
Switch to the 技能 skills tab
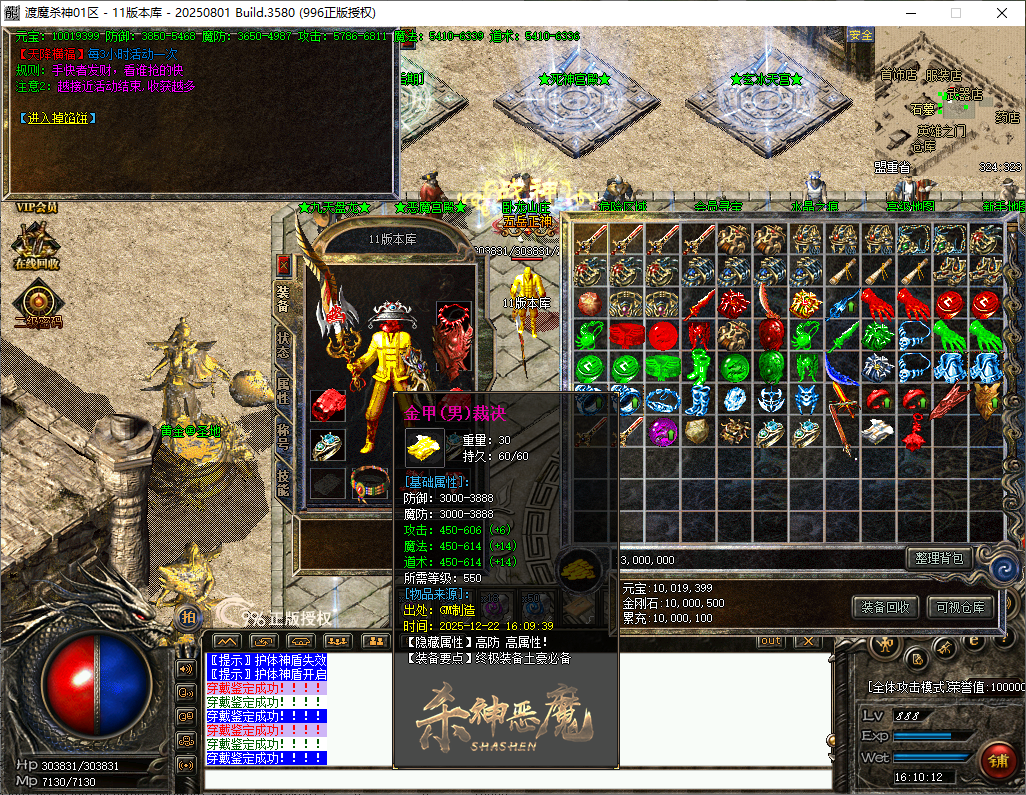pos(284,485)
